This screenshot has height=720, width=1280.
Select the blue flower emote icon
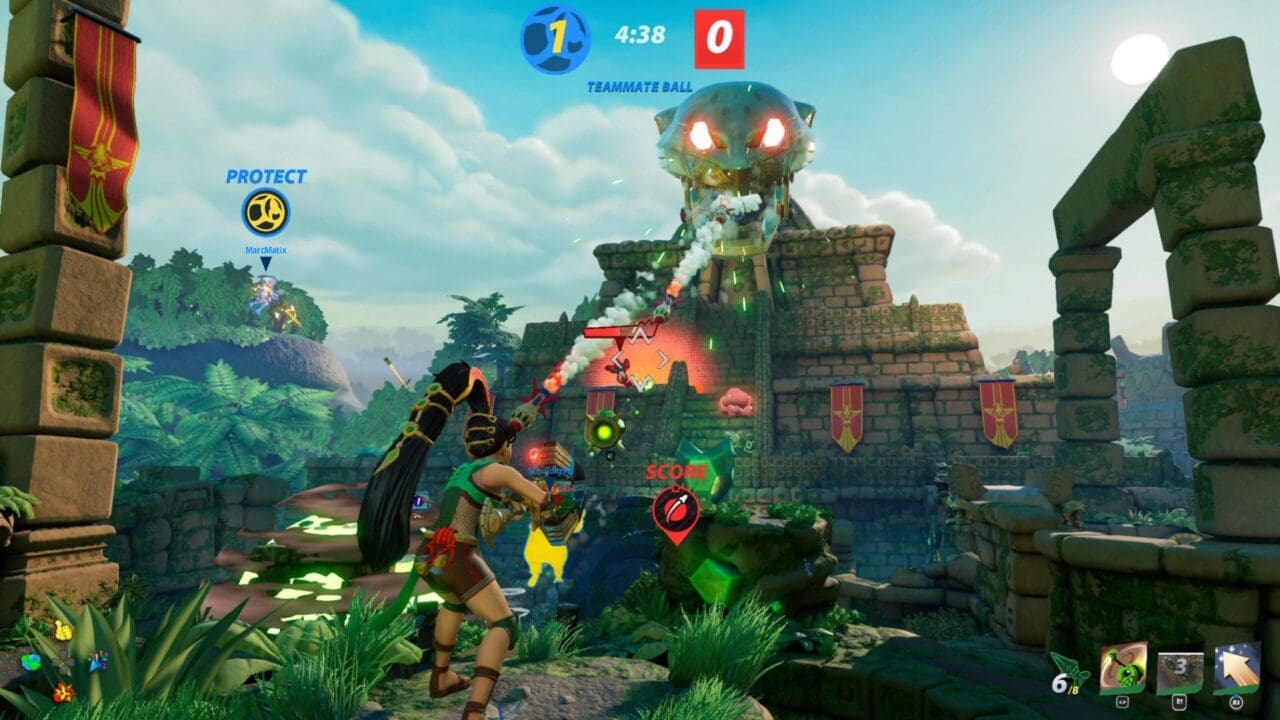pos(30,663)
